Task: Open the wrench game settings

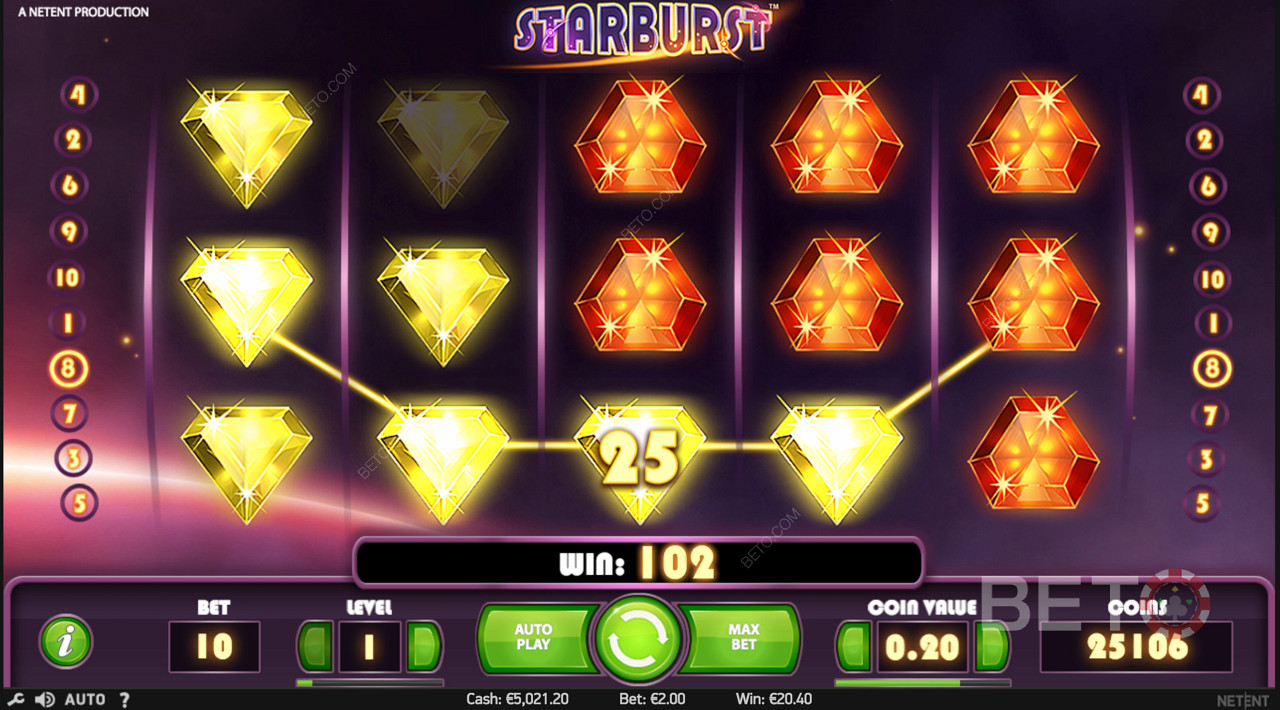Action: tap(17, 699)
